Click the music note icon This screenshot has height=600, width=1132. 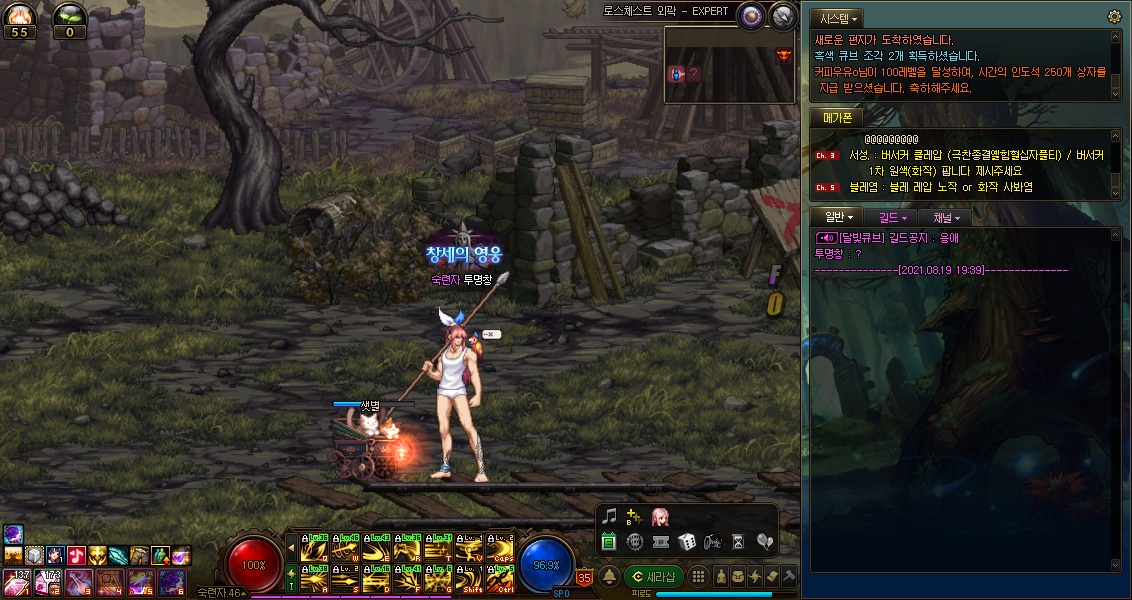pyautogui.click(x=609, y=517)
